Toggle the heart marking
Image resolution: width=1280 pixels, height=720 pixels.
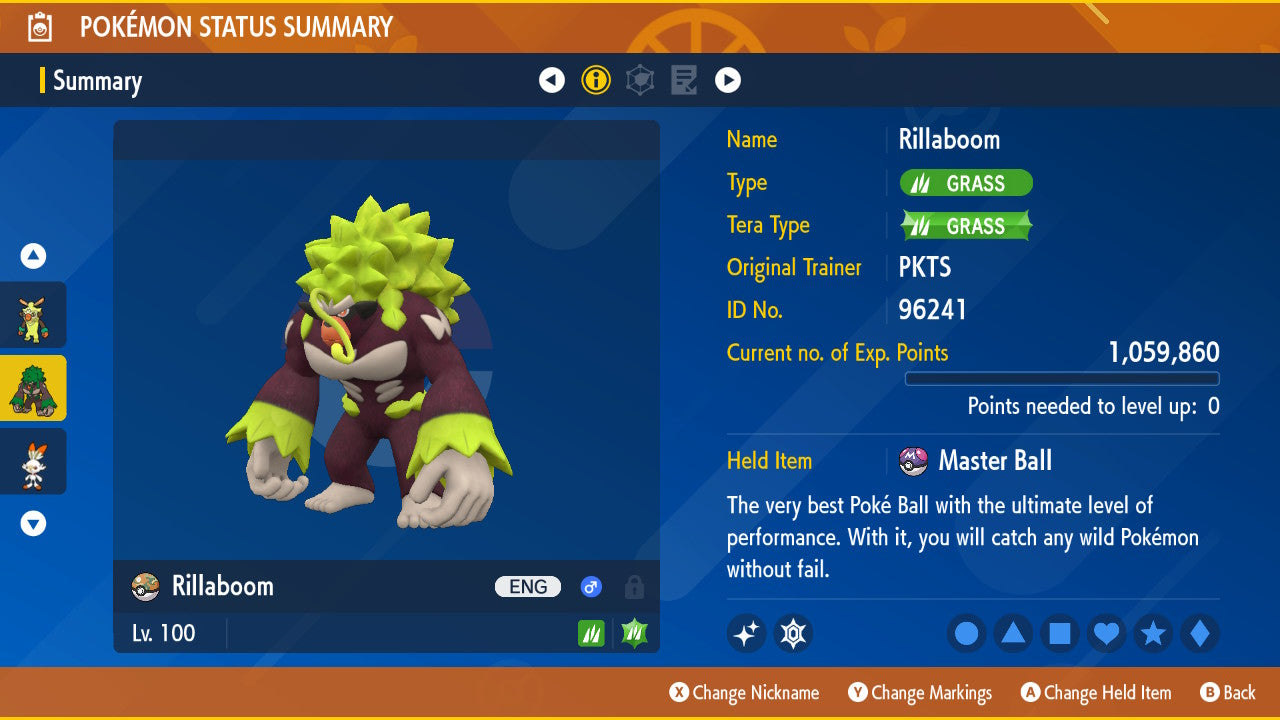tap(1106, 633)
